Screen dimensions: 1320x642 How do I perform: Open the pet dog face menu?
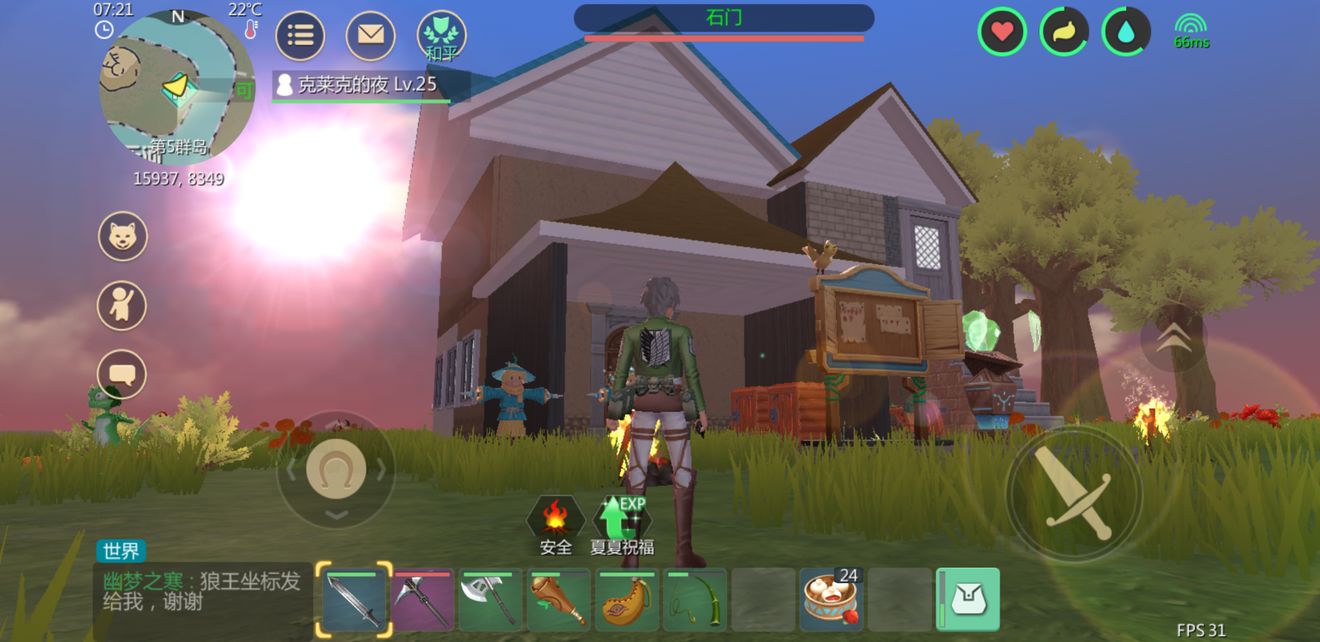(x=122, y=236)
